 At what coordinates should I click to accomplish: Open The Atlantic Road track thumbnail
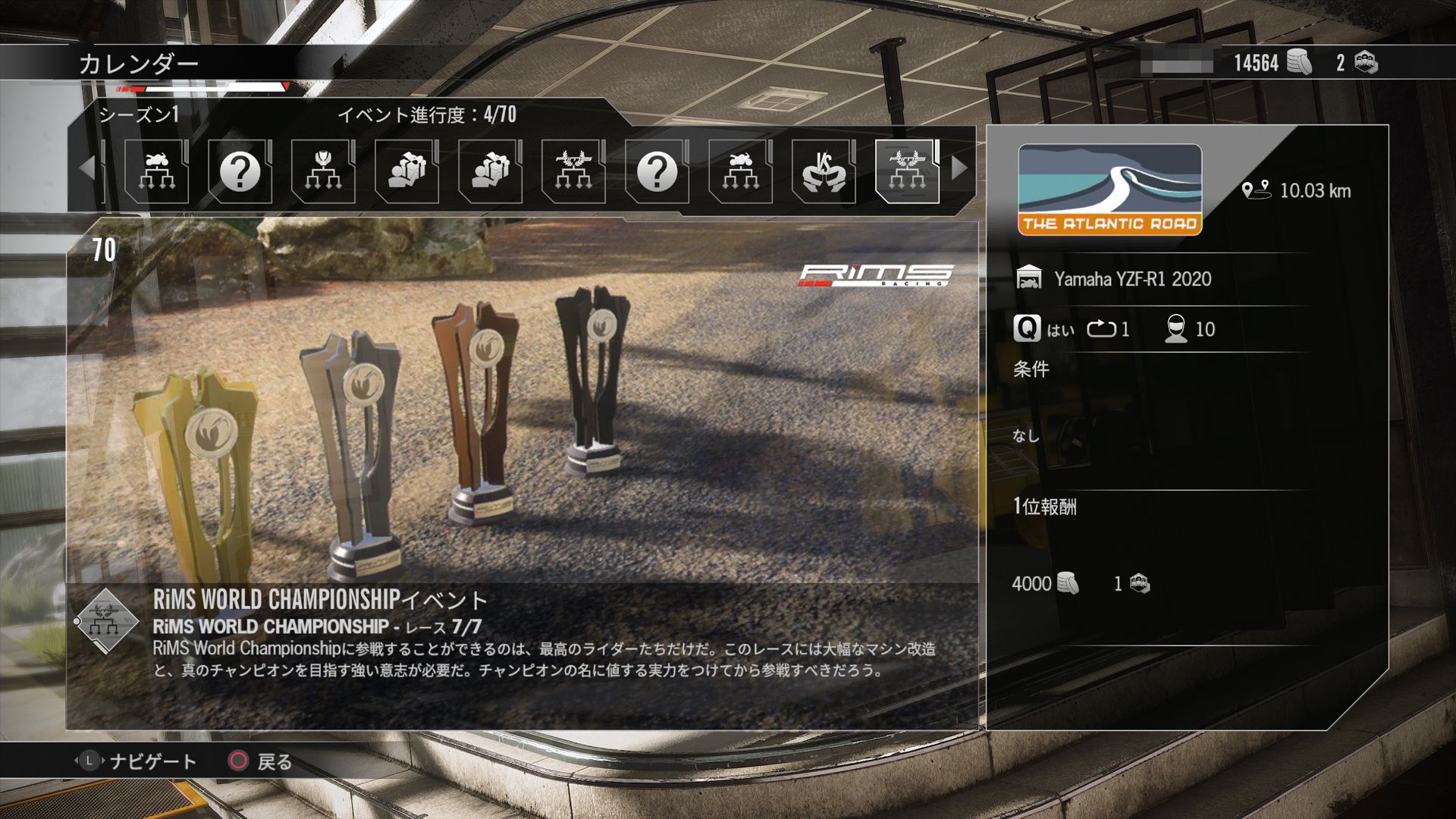(1109, 190)
